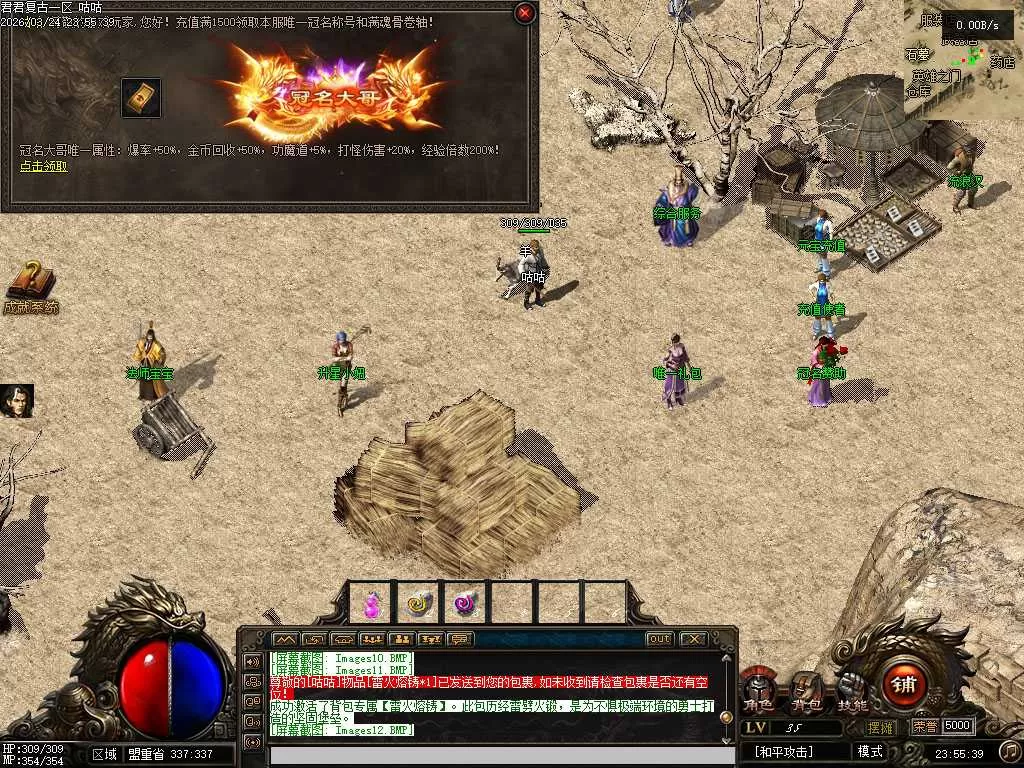Screen dimensions: 1024x768
Task: Click the character portrait on the left edge
Action: [17, 401]
